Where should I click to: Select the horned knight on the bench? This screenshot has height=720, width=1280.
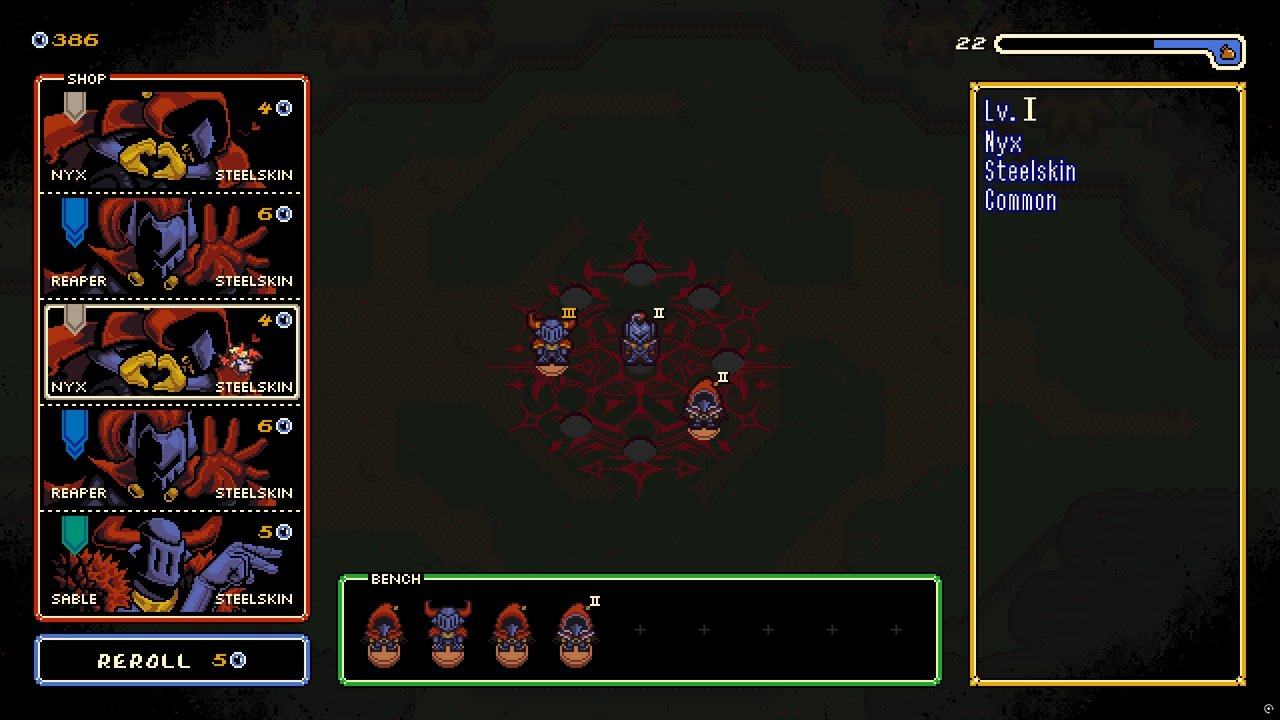coord(449,630)
